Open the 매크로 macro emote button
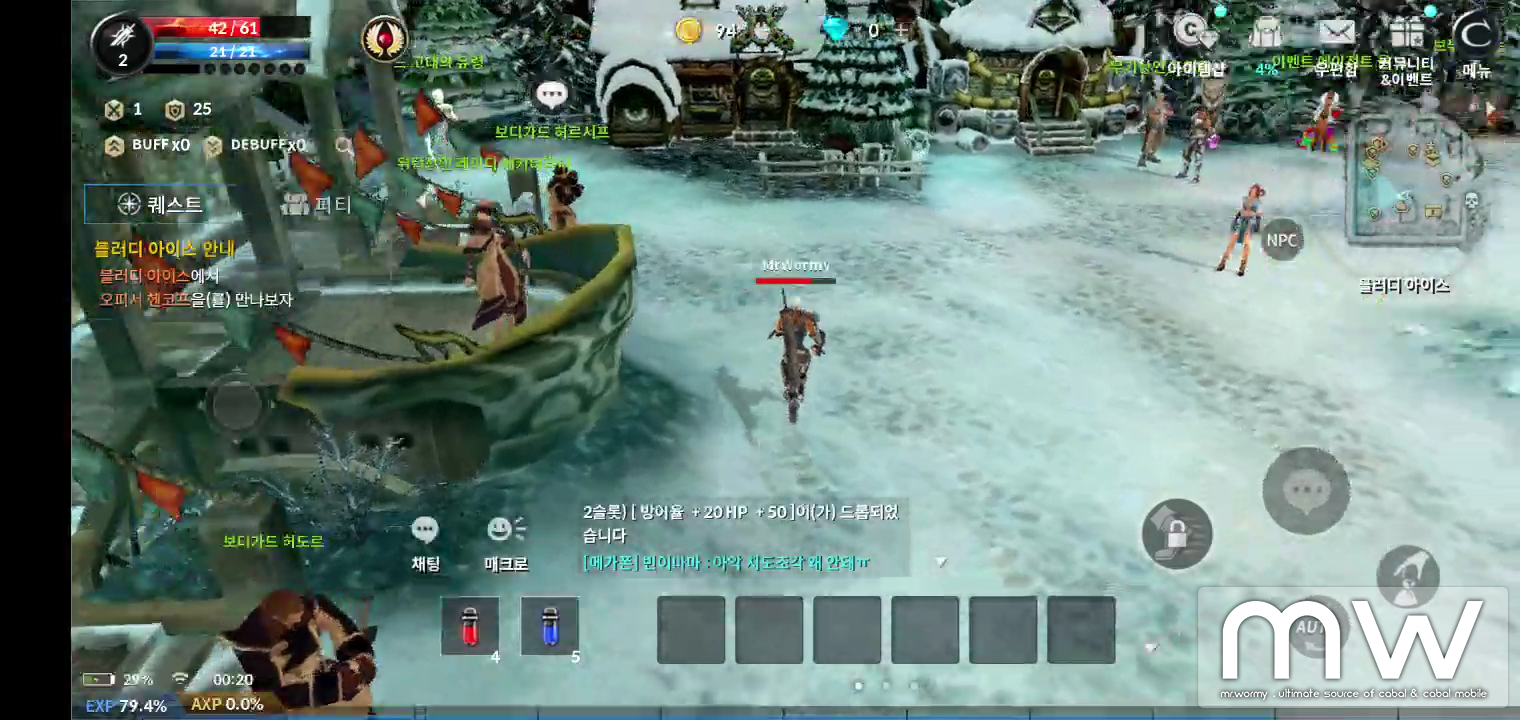 [x=505, y=542]
